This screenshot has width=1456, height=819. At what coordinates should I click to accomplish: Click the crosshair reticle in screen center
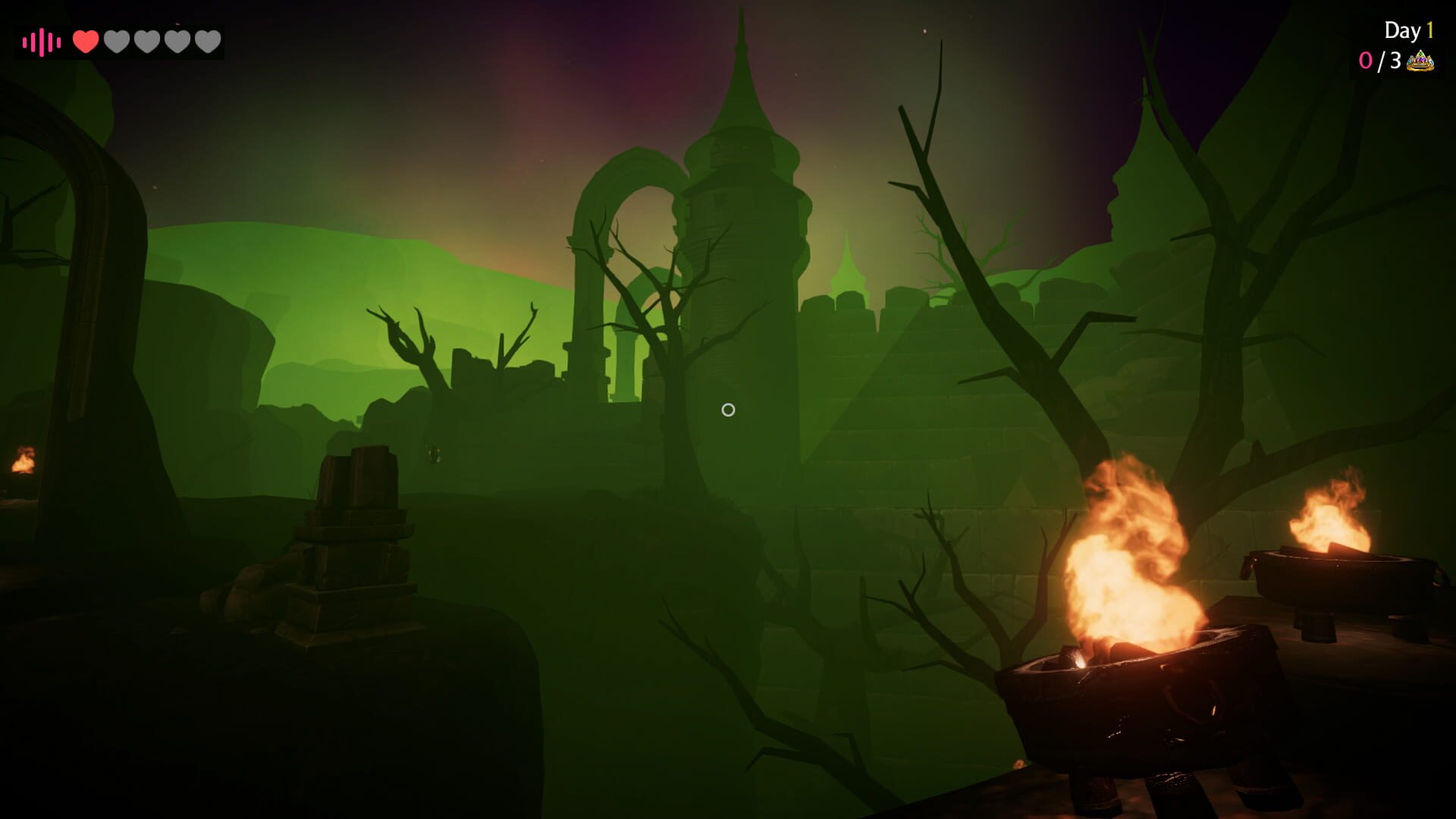coord(729,409)
